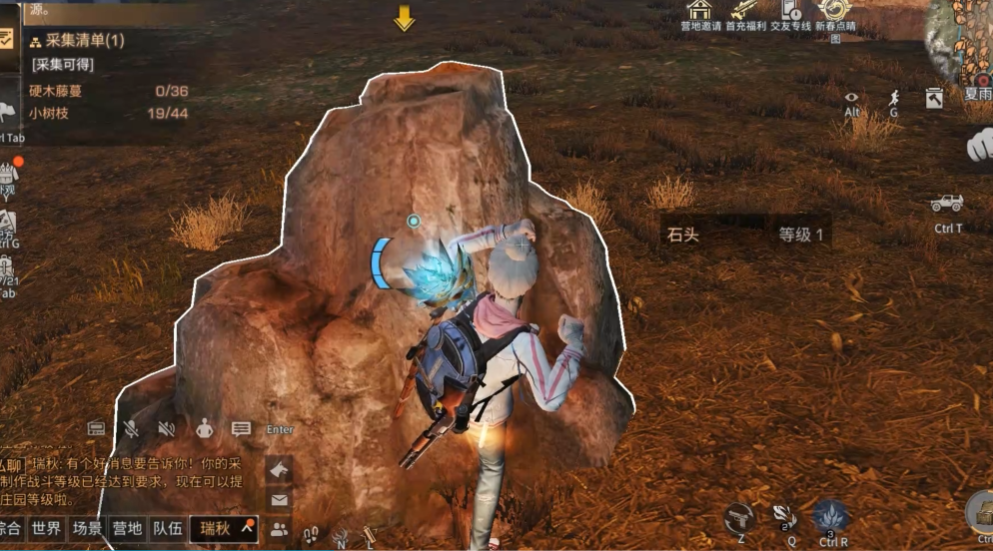Screen dimensions: 993x551
Task: Switch to the 营地 chat channel
Action: 127,529
